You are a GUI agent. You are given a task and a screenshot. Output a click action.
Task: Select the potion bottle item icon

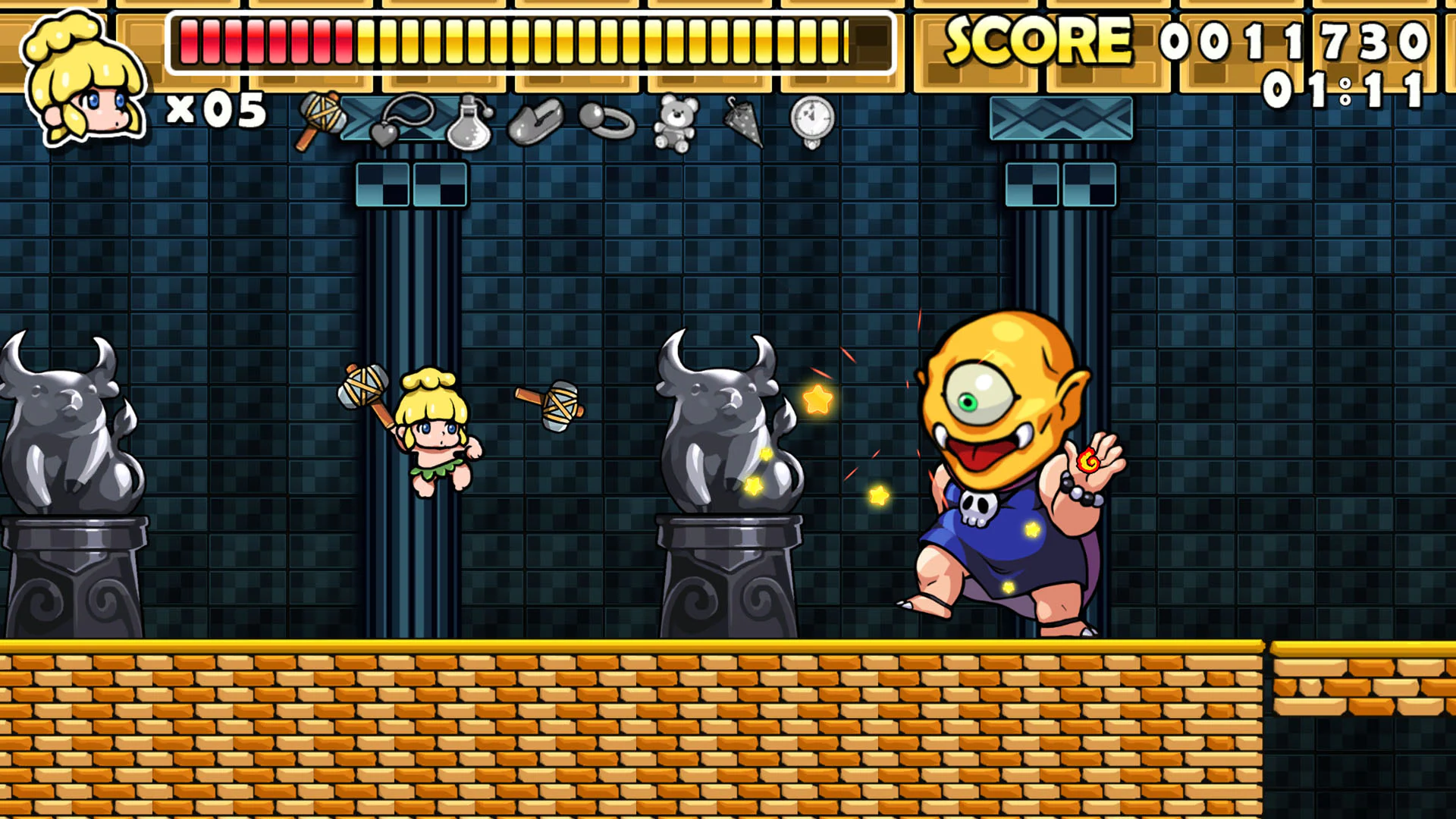coord(470,121)
